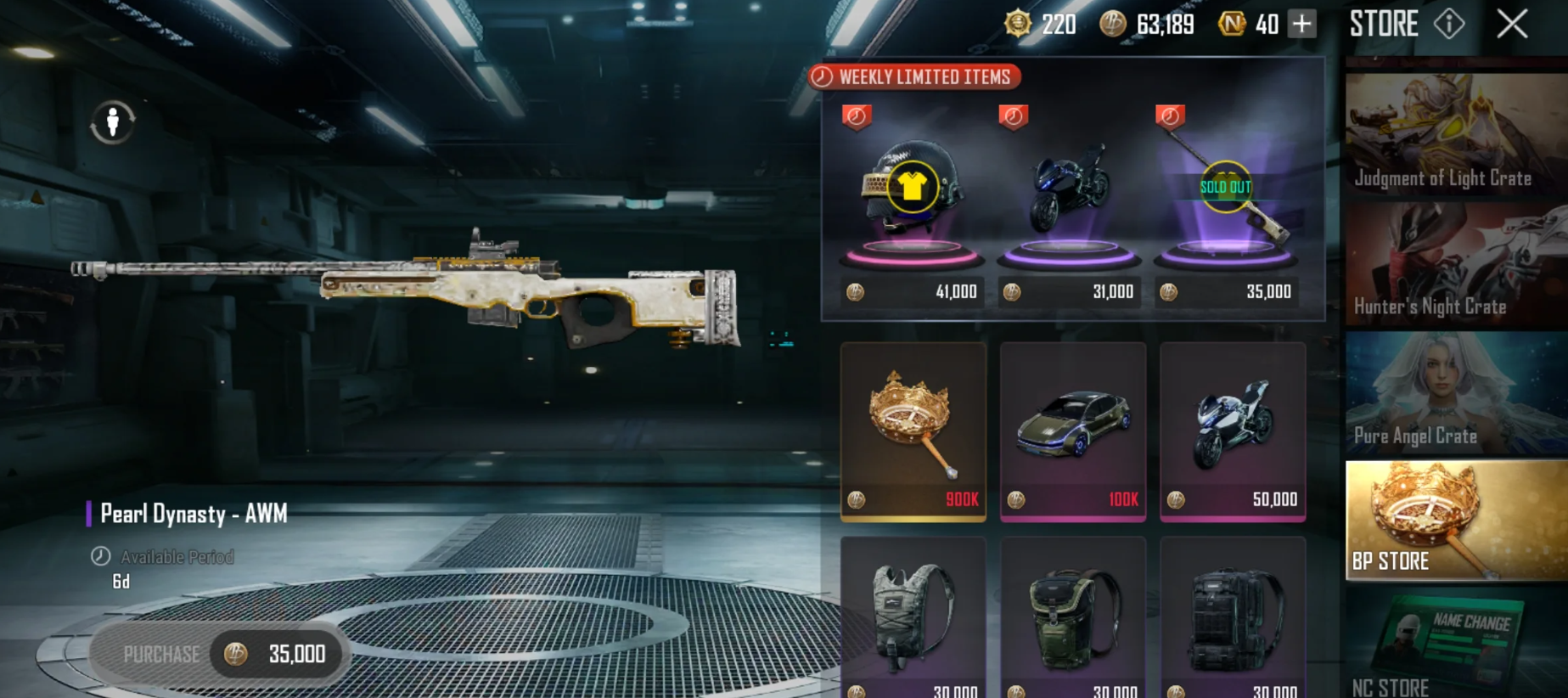Close the store screen
1568x698 pixels.
pyautogui.click(x=1512, y=24)
